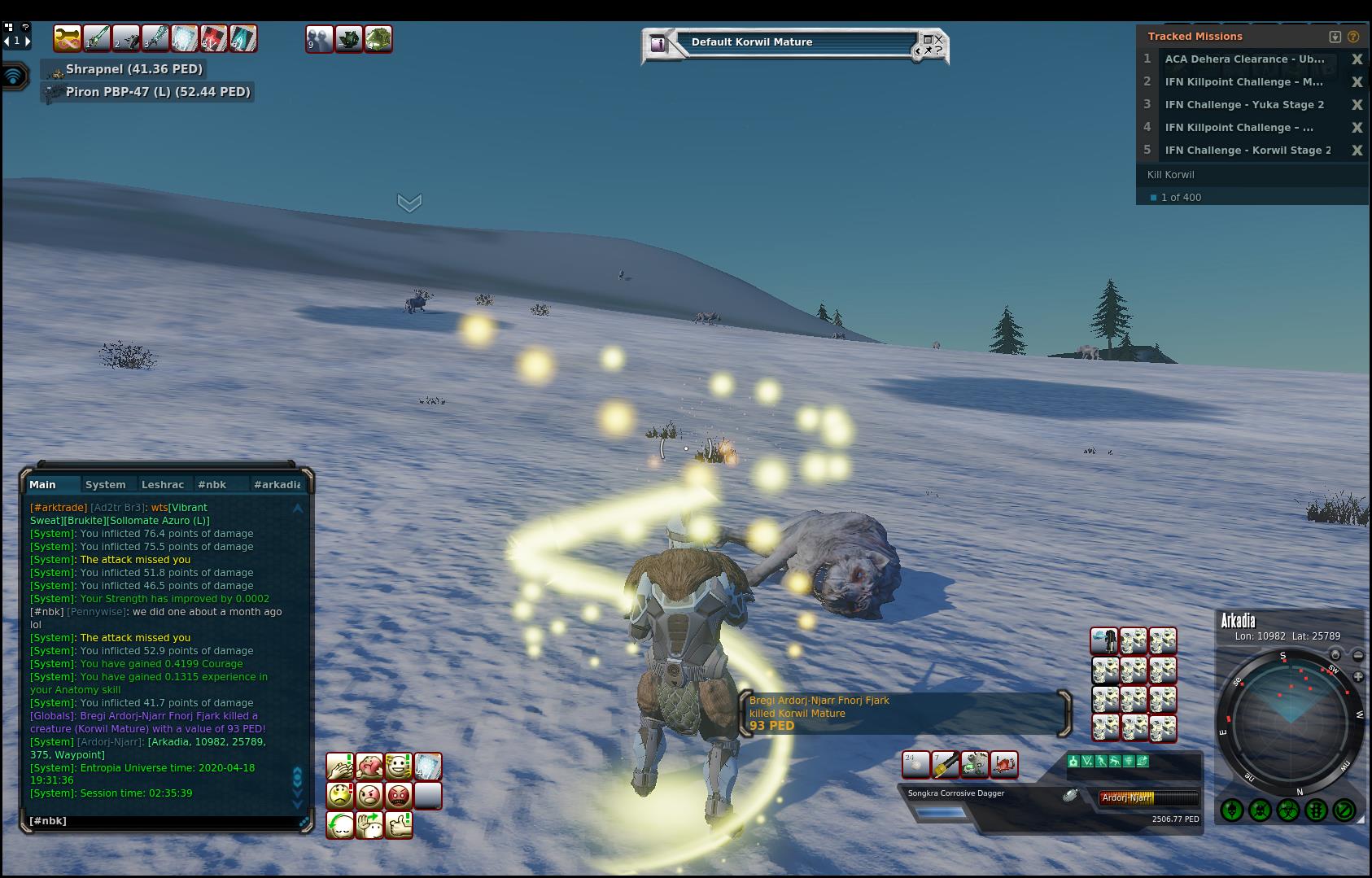1372x878 pixels.
Task: Open the Tracked Missions help button
Action: (1353, 37)
